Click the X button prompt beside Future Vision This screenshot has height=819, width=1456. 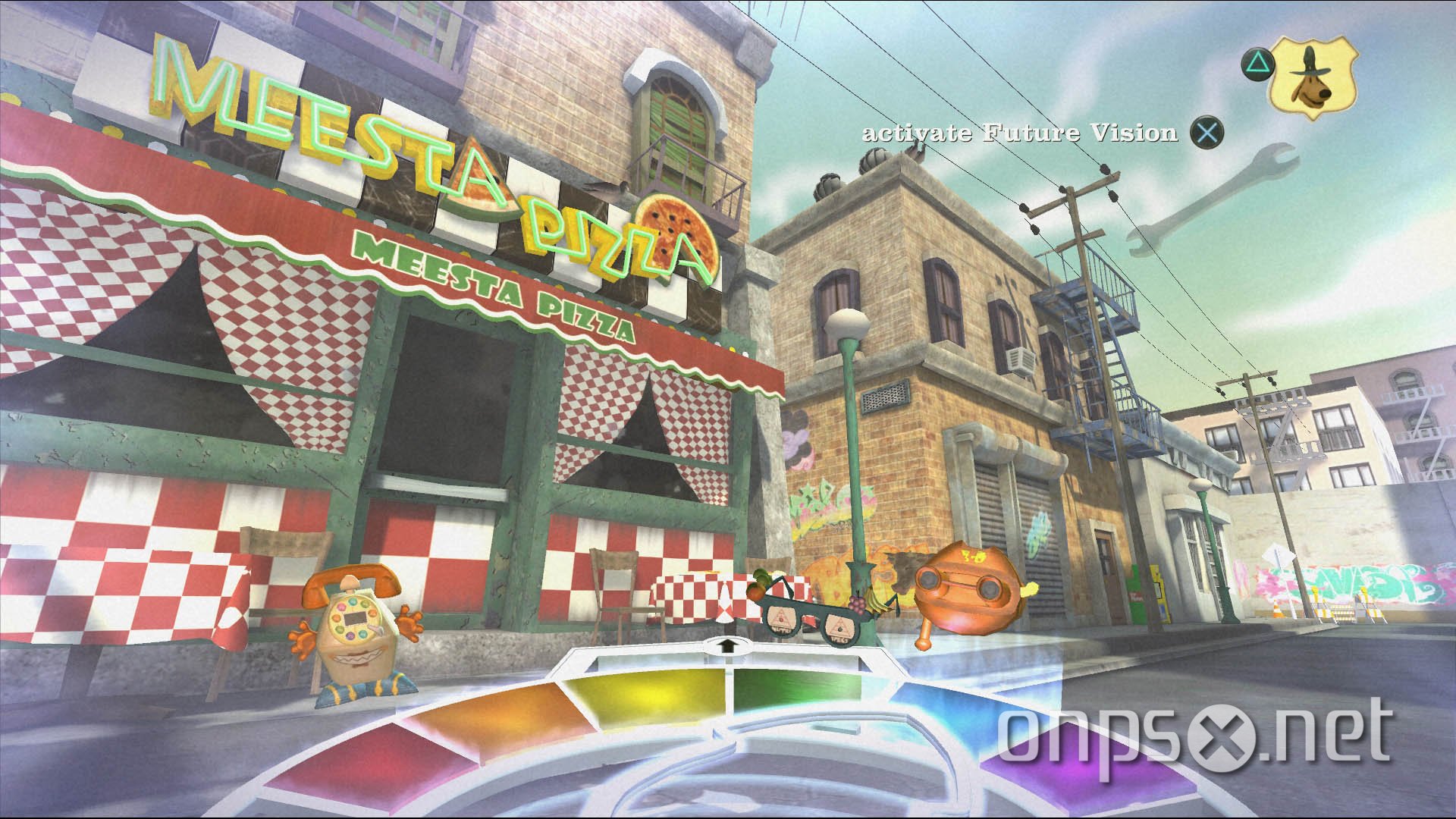[1209, 132]
